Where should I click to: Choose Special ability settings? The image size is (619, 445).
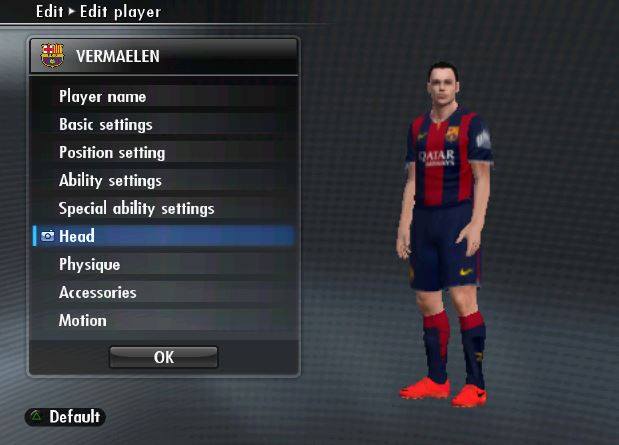click(x=137, y=209)
